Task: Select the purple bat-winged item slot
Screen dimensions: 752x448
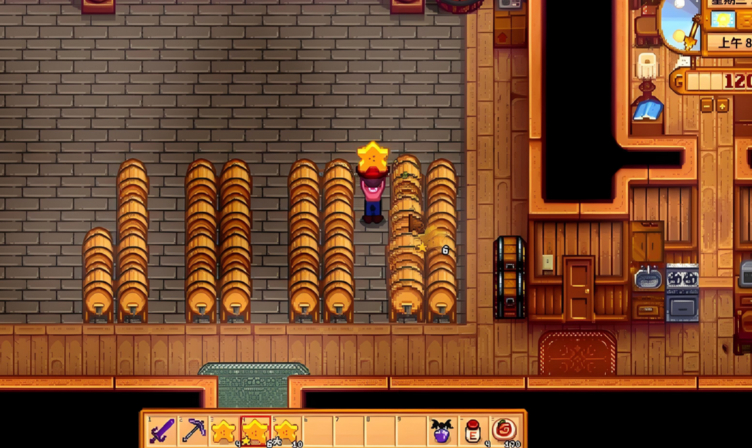Action: (x=441, y=431)
